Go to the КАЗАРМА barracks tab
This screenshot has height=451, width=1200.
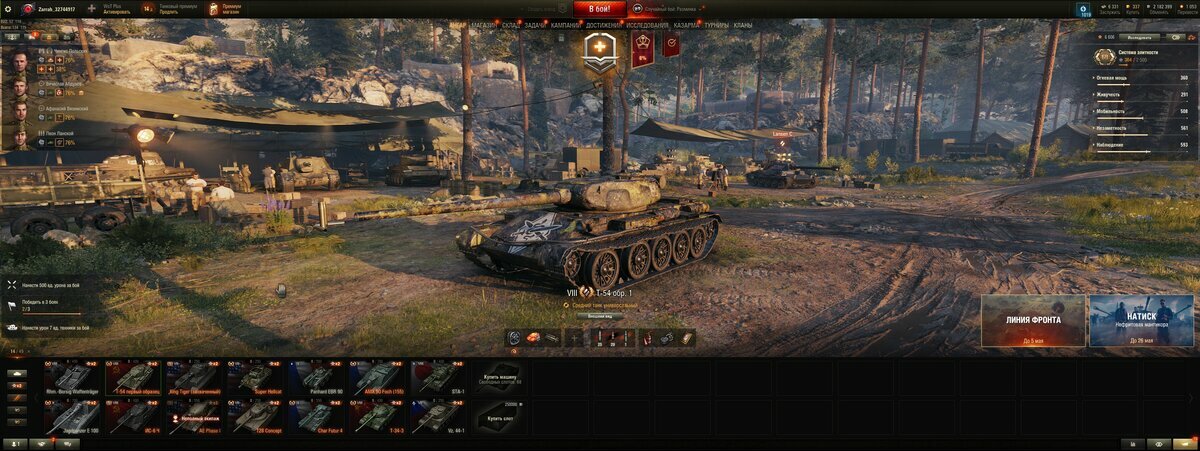click(x=686, y=25)
